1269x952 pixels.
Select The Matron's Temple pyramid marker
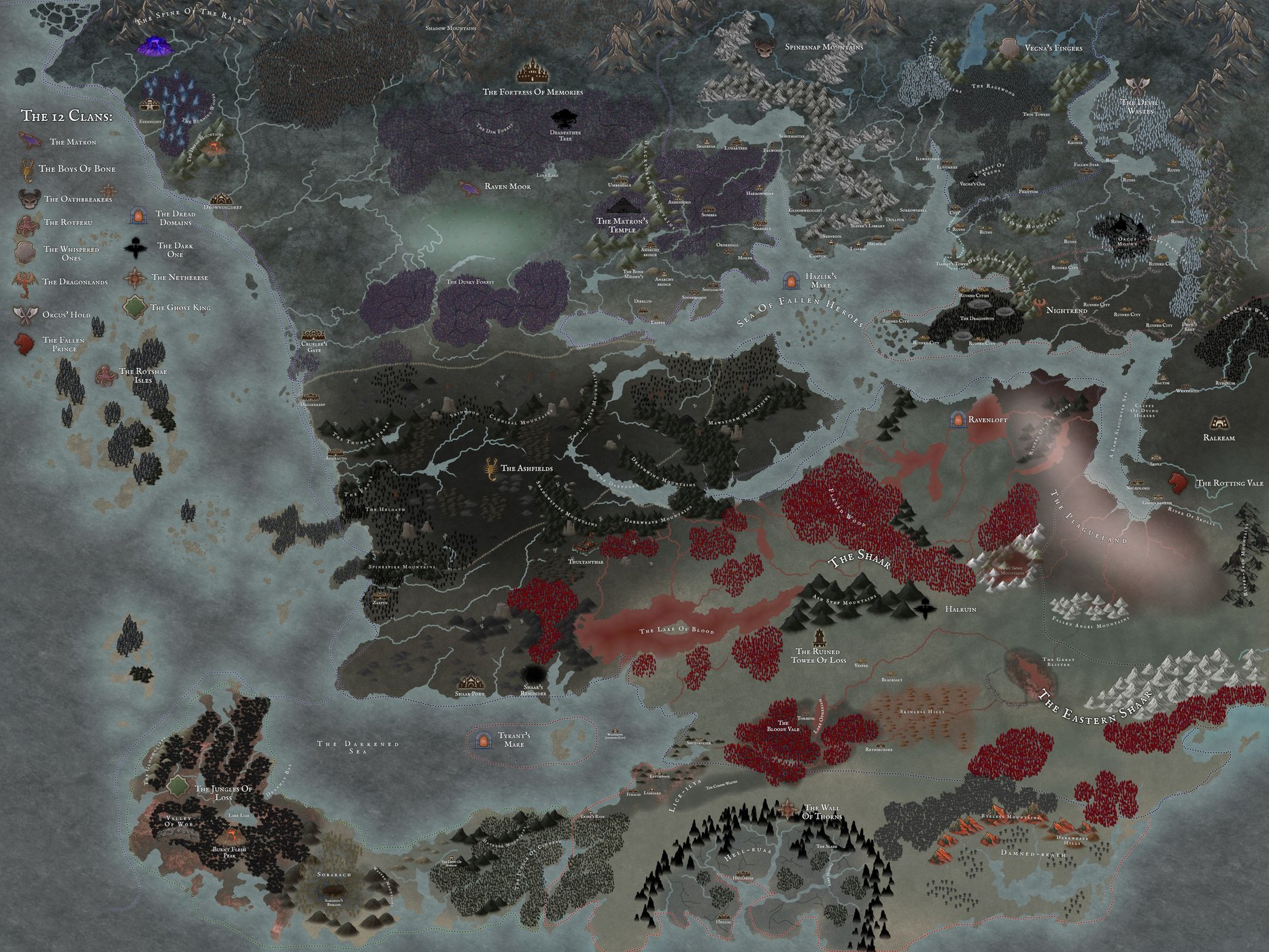point(622,205)
